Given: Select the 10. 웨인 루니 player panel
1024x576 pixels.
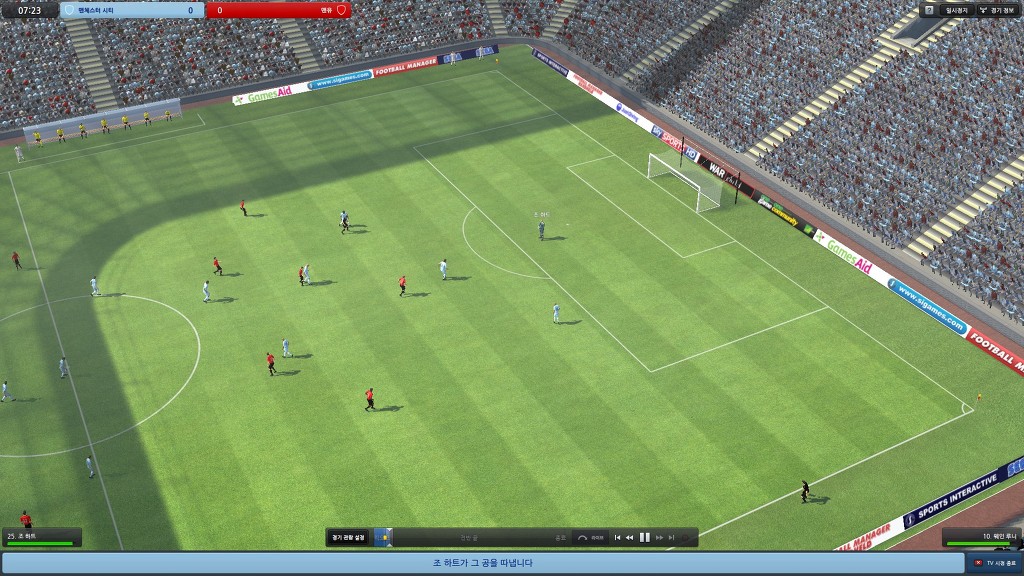Looking at the screenshot, I should pos(982,538).
